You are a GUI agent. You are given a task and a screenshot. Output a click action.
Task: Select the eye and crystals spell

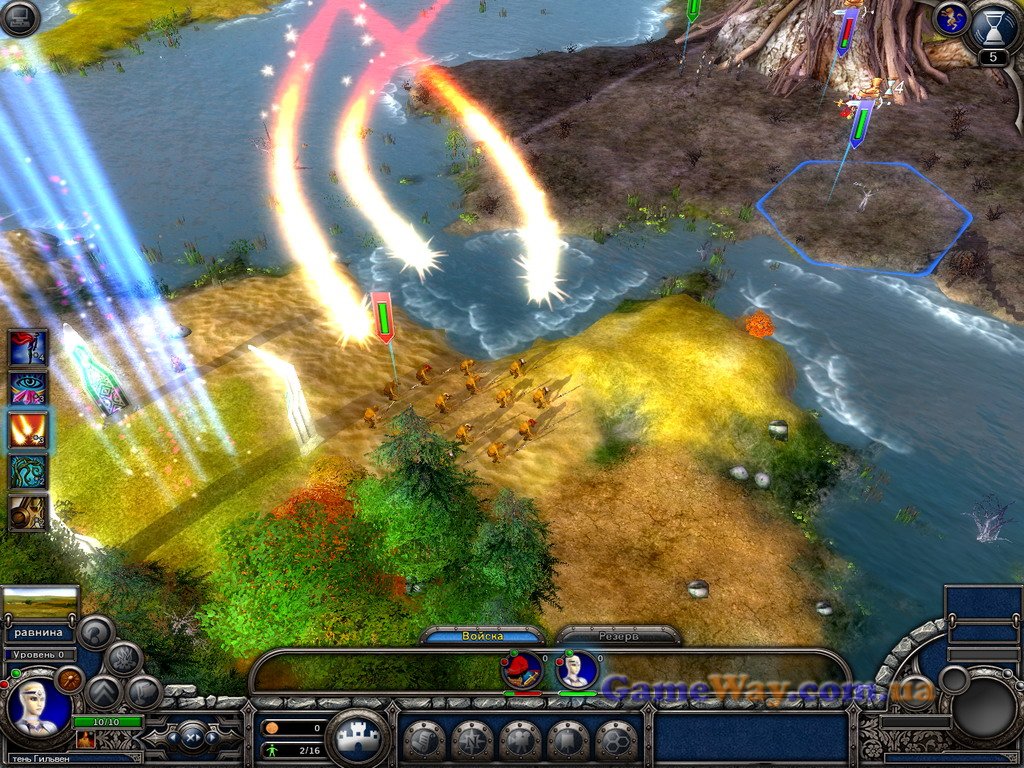[28, 389]
